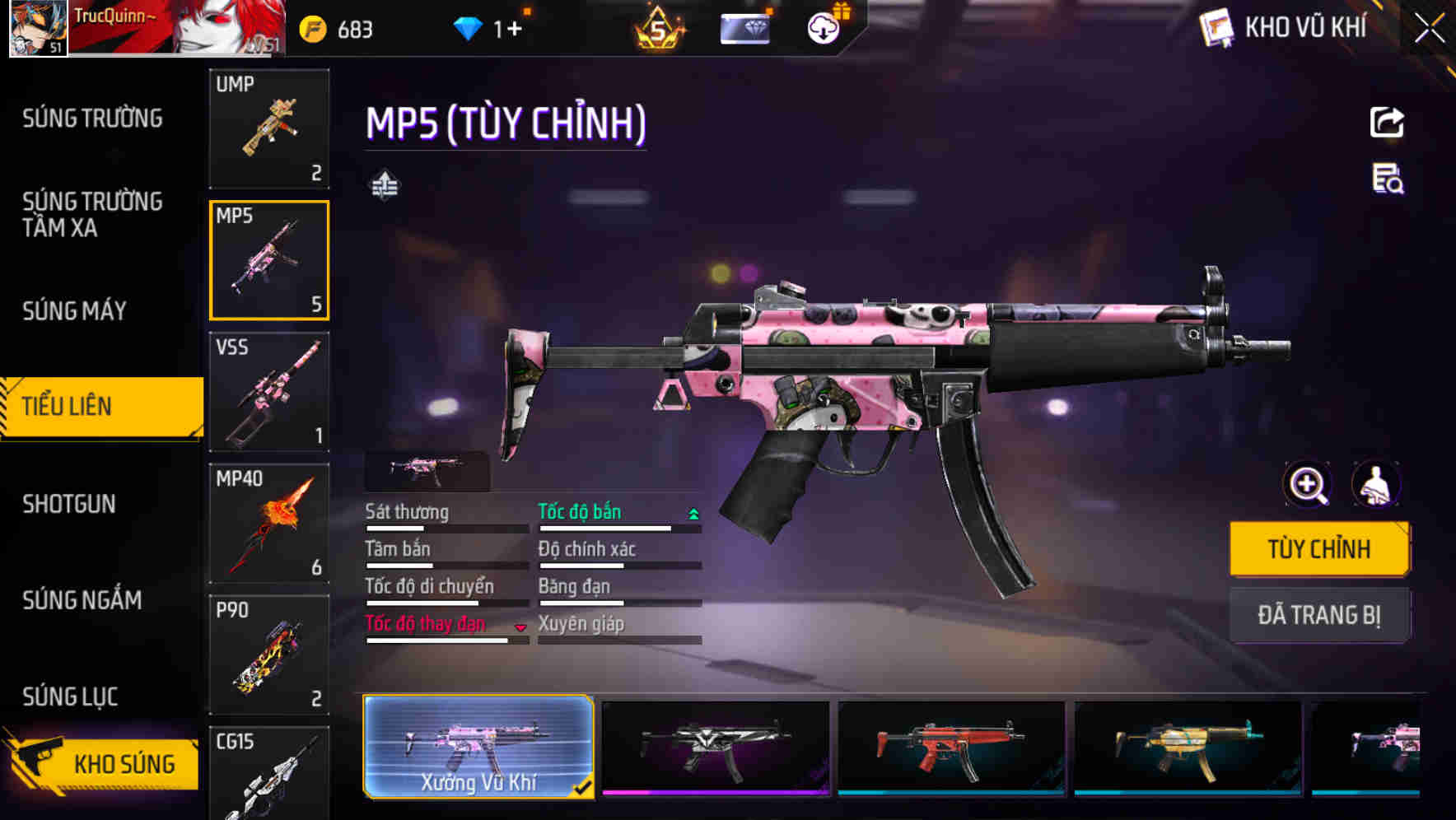Click the share icon
1456x820 pixels.
tap(1387, 123)
